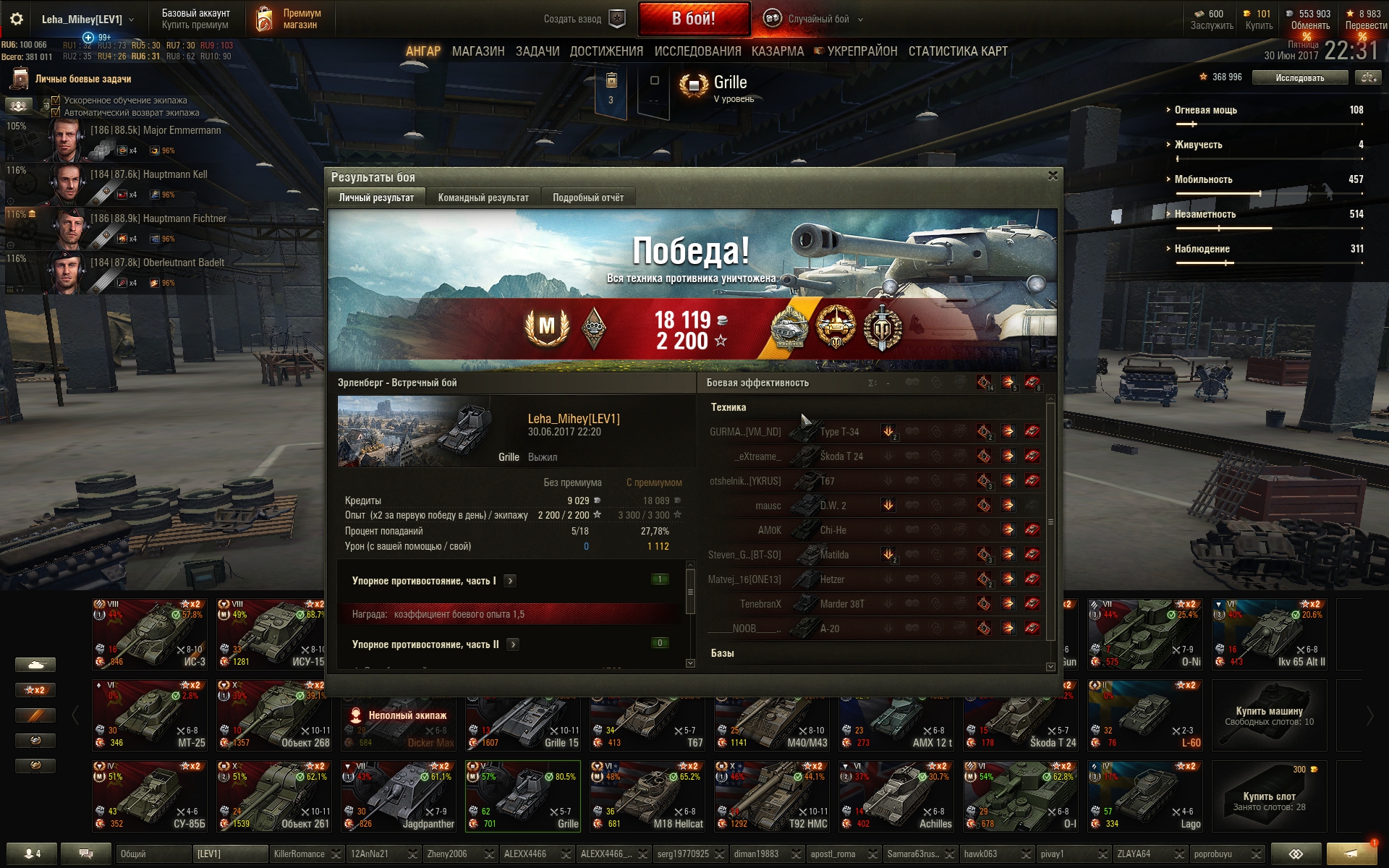
Task: Close the battle results window
Action: pyautogui.click(x=1053, y=176)
